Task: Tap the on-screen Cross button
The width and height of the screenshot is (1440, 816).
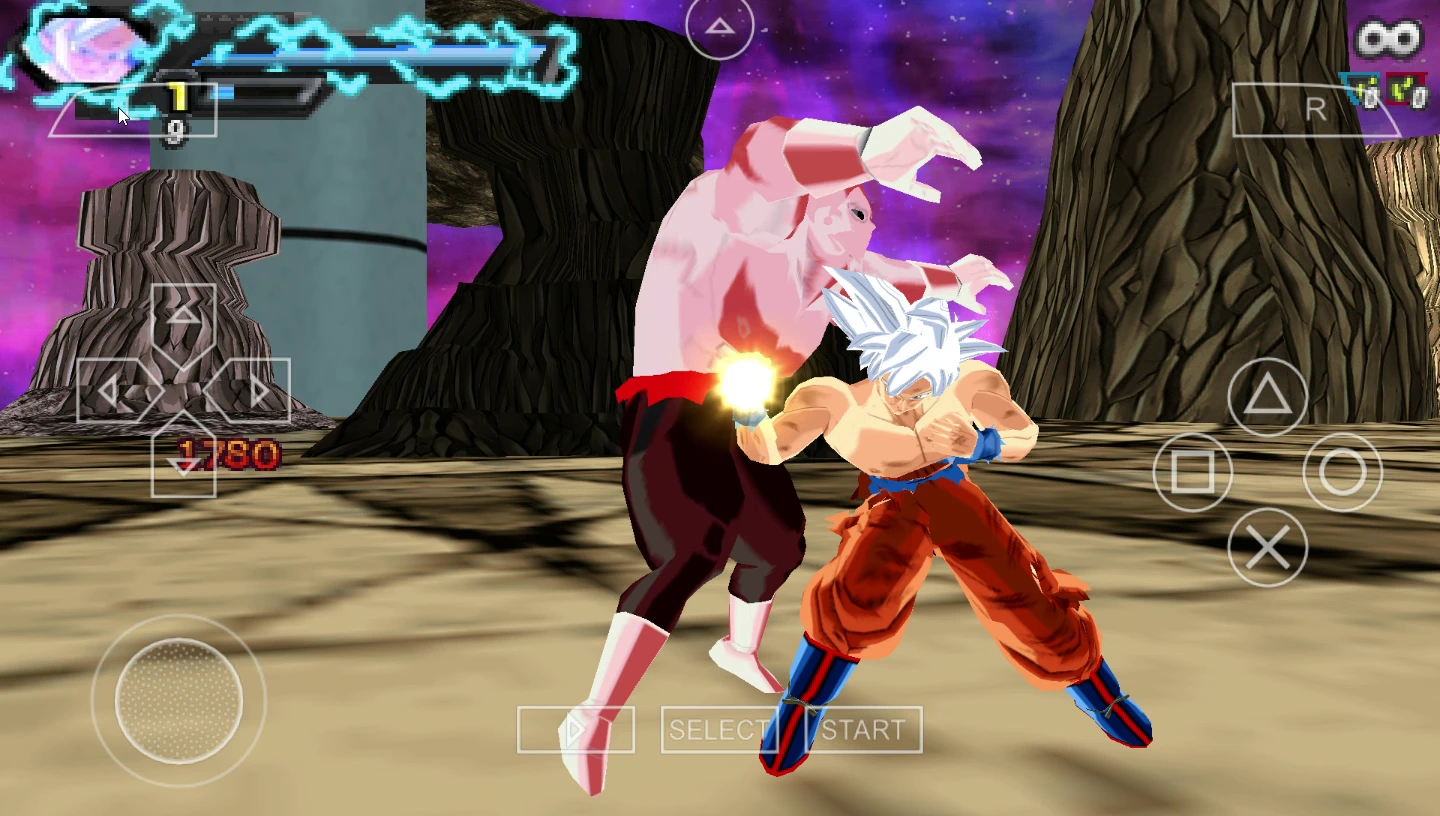Action: point(1267,547)
